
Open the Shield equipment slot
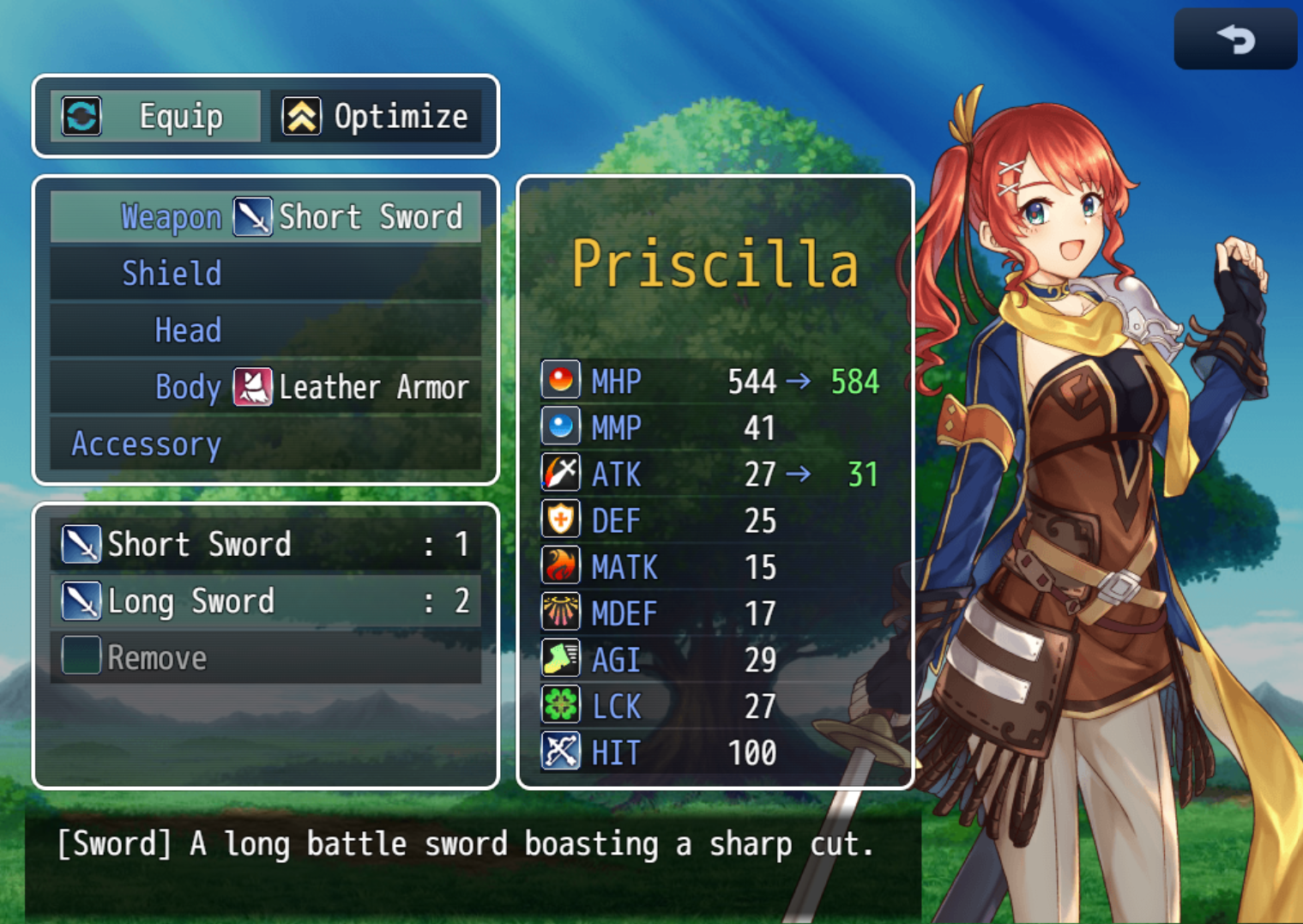265,274
